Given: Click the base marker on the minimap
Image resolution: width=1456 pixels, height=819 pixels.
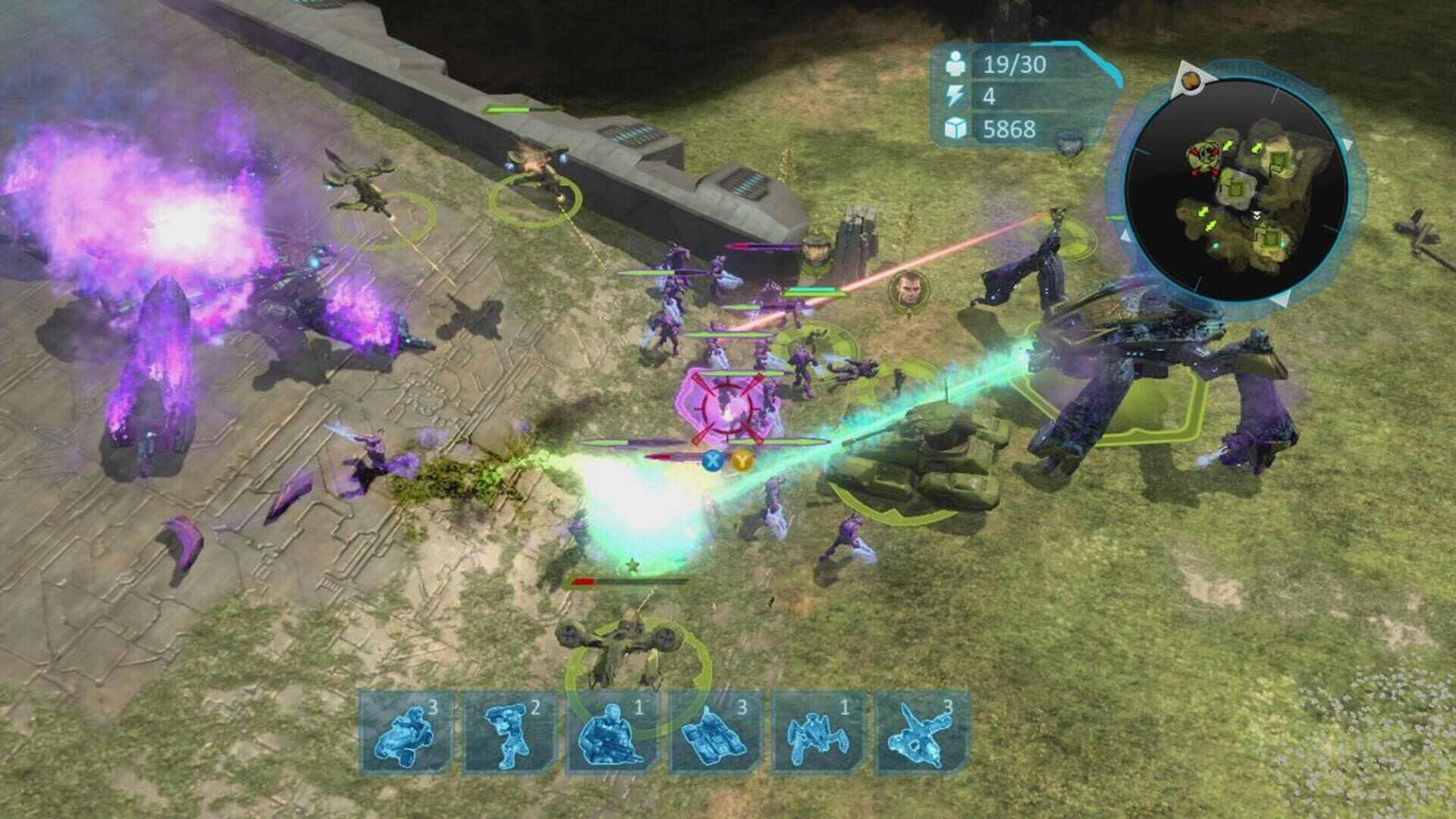Looking at the screenshot, I should 1278,161.
